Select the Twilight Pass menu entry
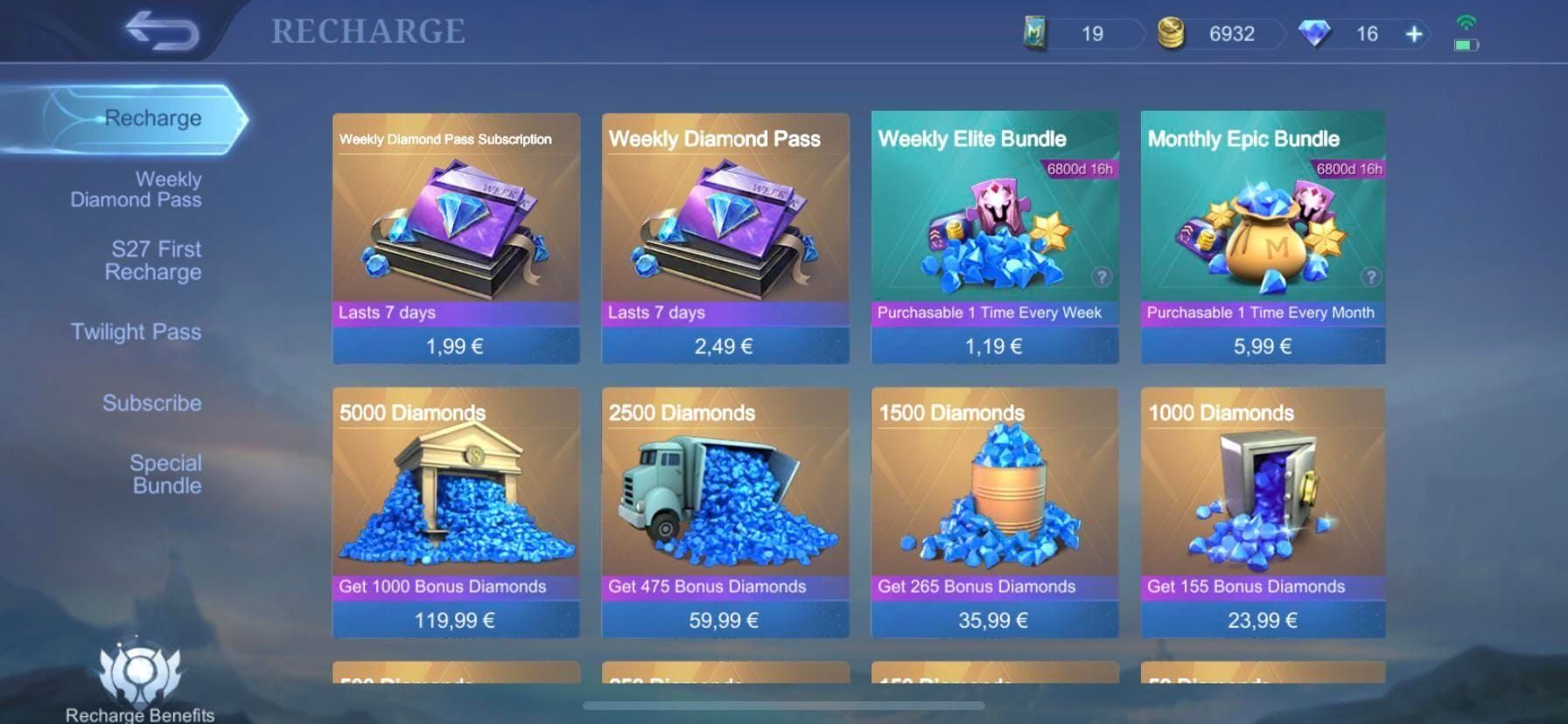This screenshot has width=1568, height=724. (x=136, y=331)
